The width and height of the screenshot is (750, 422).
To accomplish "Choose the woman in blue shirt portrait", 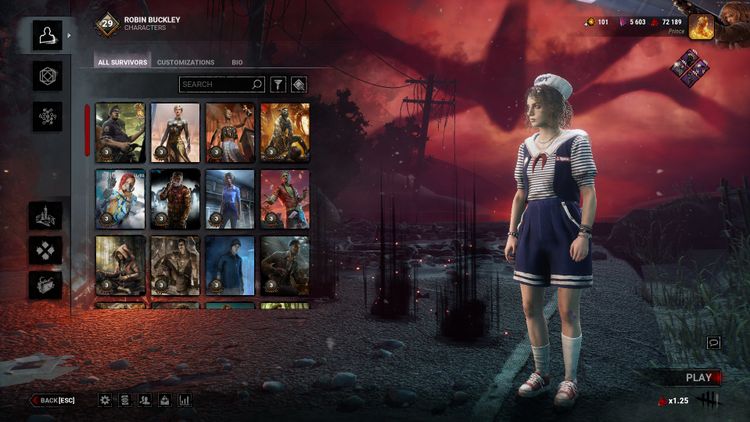I will pos(230,198).
